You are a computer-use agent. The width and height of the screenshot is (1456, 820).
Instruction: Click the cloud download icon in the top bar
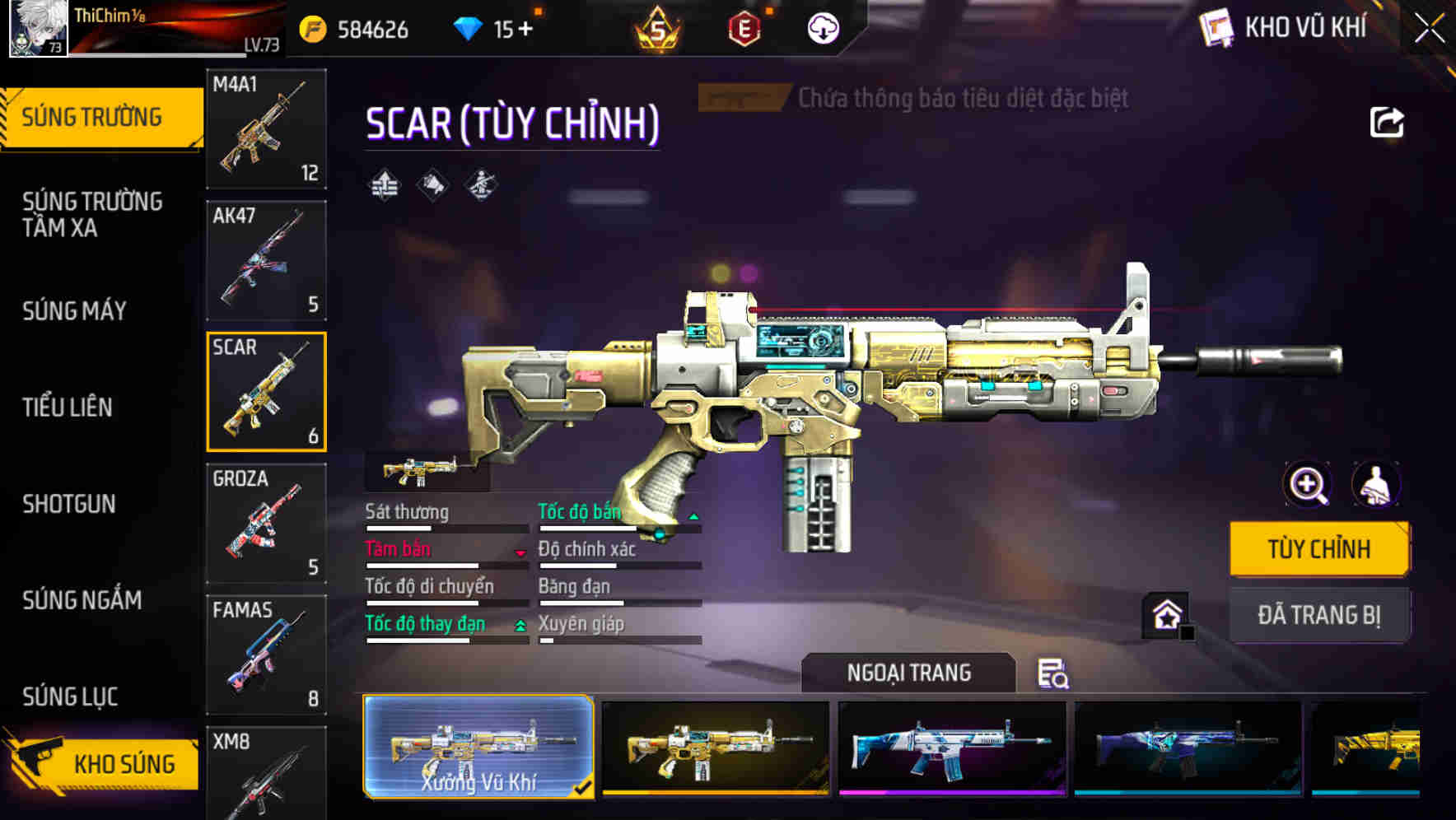tap(821, 26)
